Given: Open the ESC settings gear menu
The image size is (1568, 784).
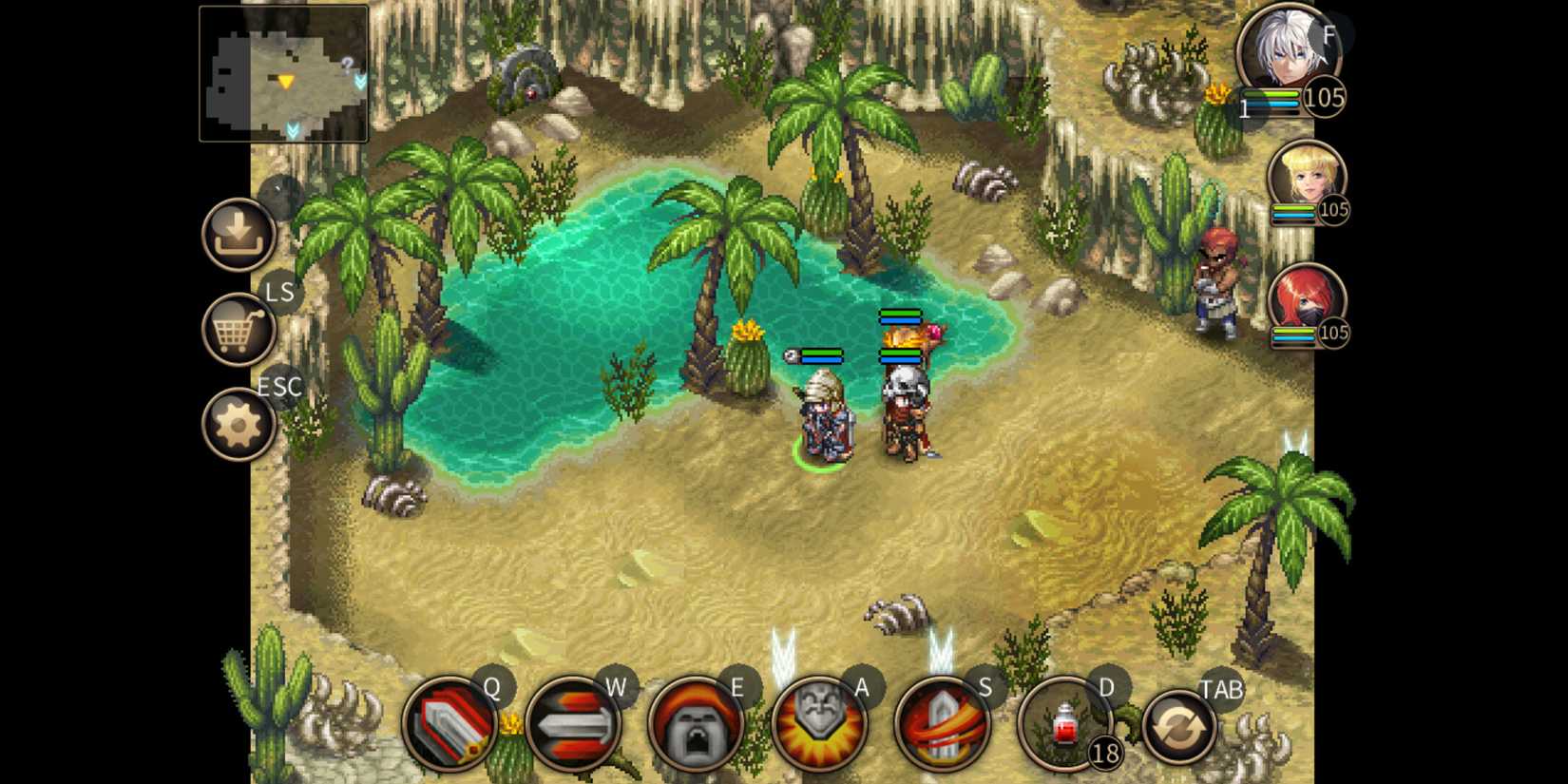Looking at the screenshot, I should (x=239, y=424).
